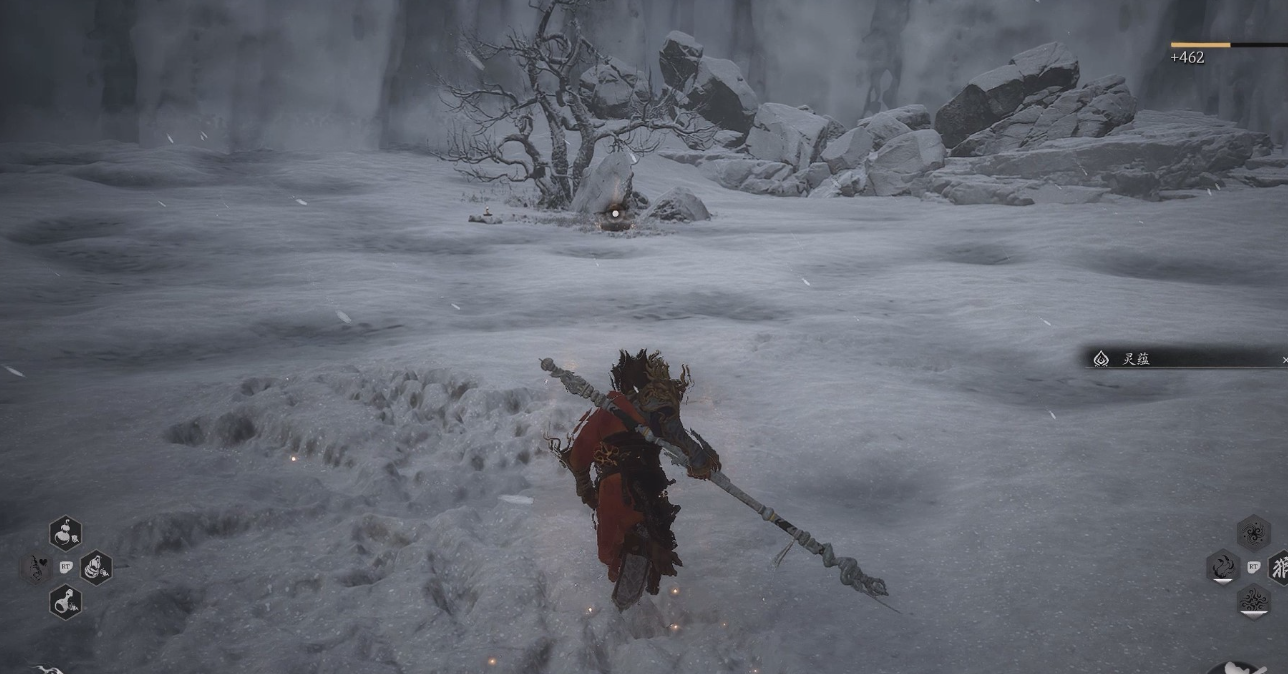
Task: Activate the Chinese character glyph spell
Action: [x=1279, y=567]
